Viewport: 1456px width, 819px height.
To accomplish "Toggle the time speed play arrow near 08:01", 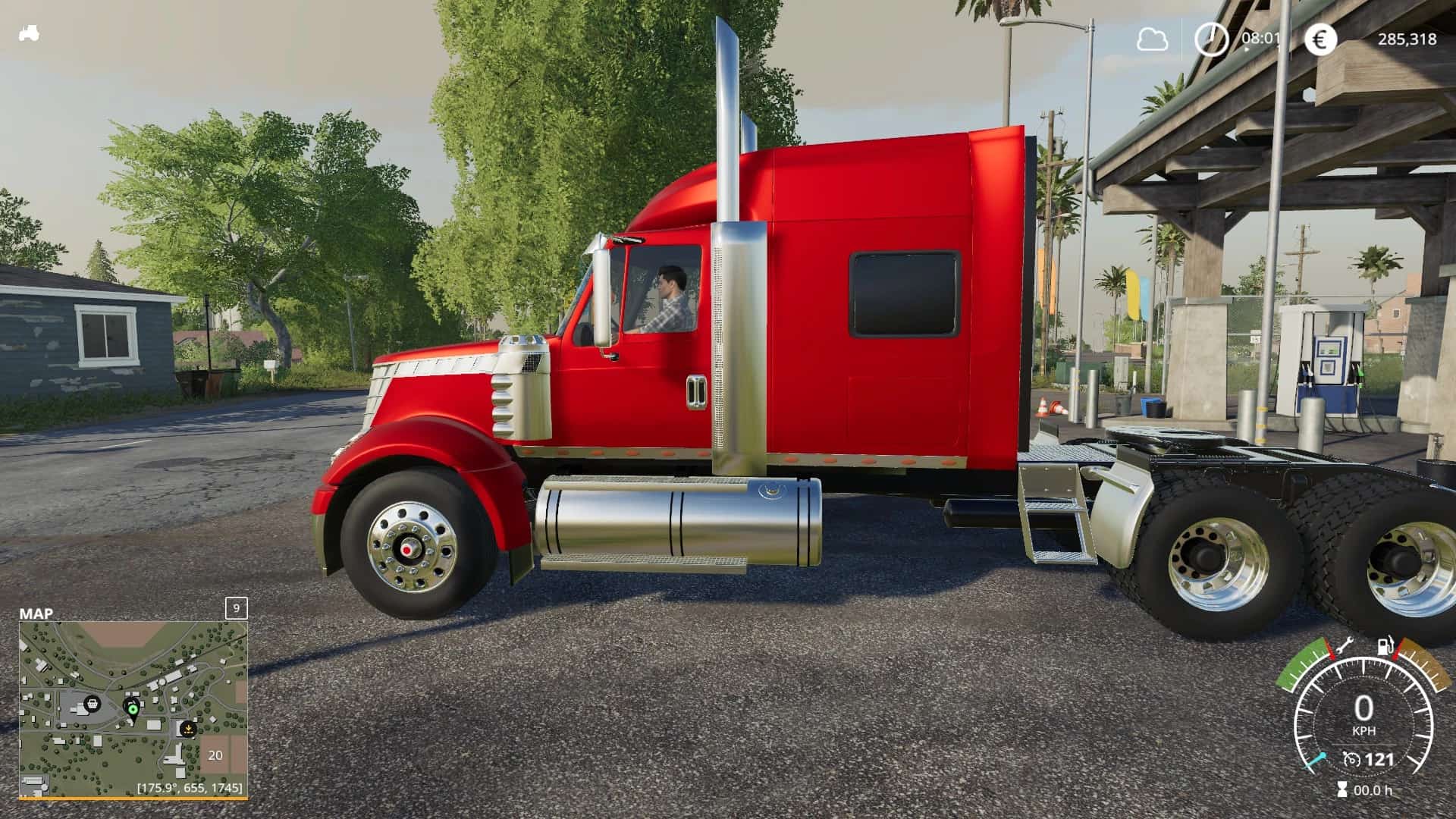I will [x=1247, y=49].
